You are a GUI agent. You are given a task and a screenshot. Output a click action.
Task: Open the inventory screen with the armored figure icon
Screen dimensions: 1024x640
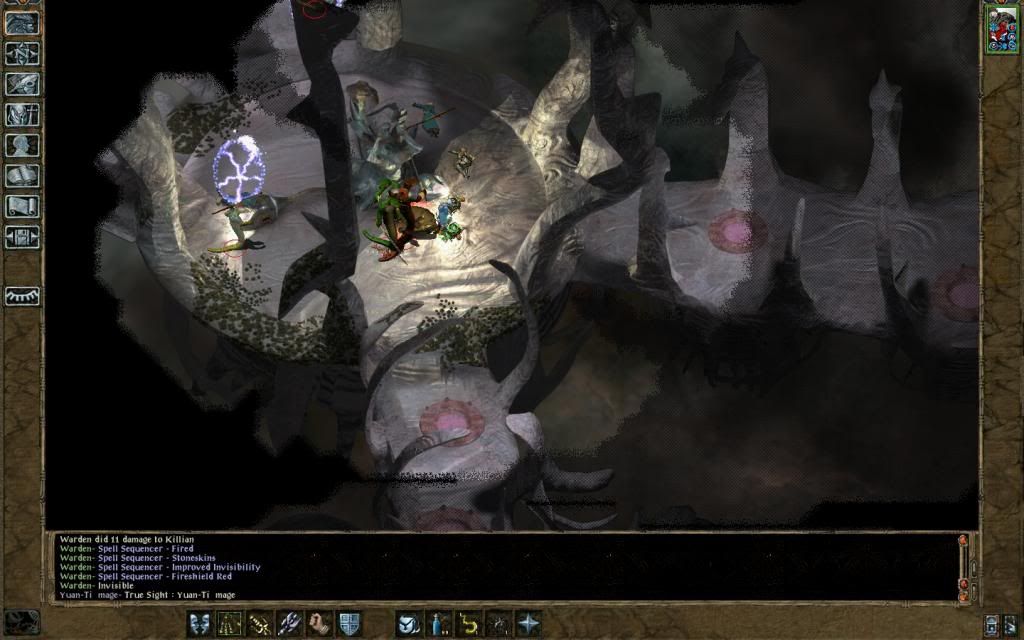coord(22,114)
